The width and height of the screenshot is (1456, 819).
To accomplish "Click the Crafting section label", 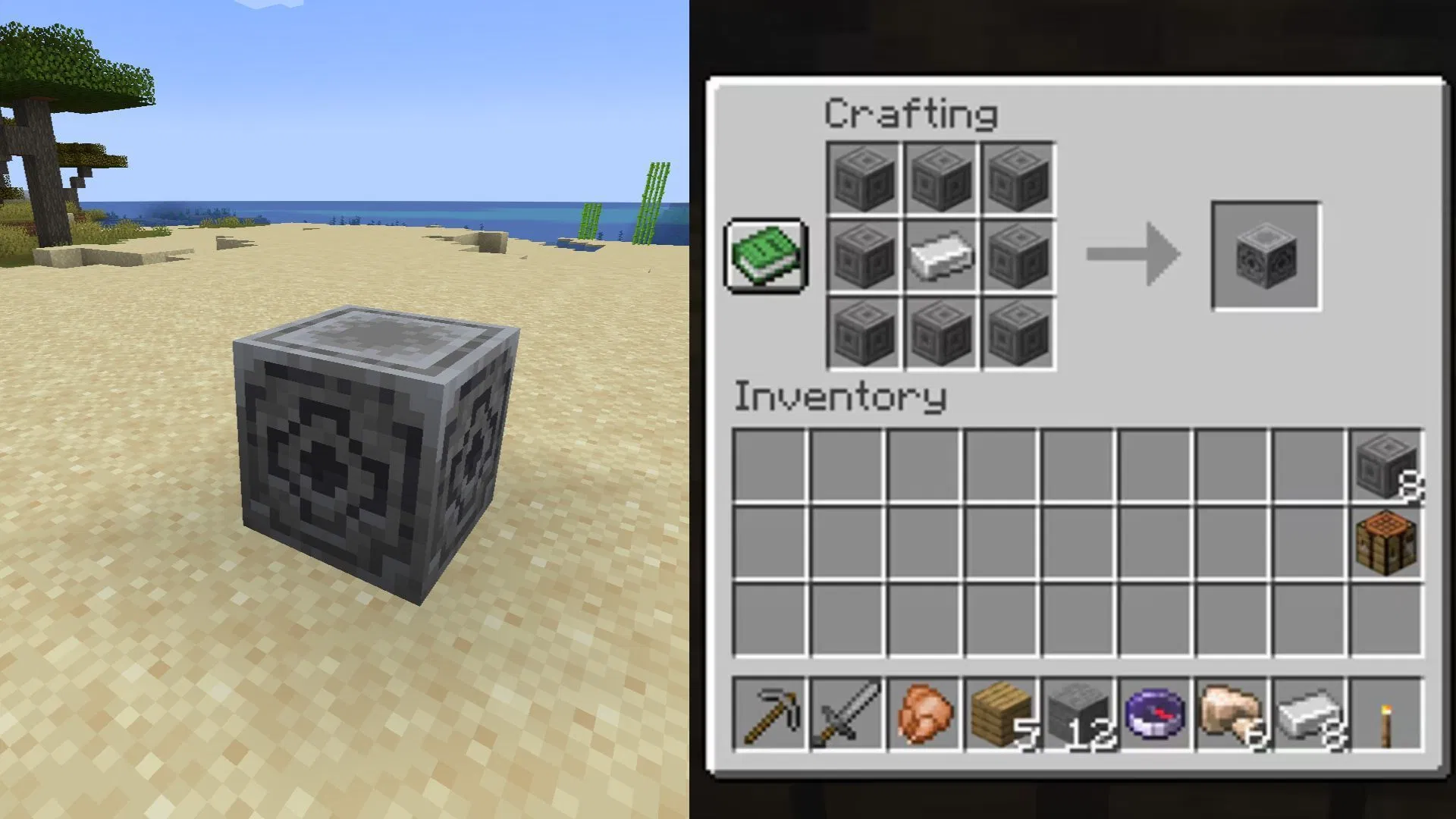I will (x=910, y=114).
